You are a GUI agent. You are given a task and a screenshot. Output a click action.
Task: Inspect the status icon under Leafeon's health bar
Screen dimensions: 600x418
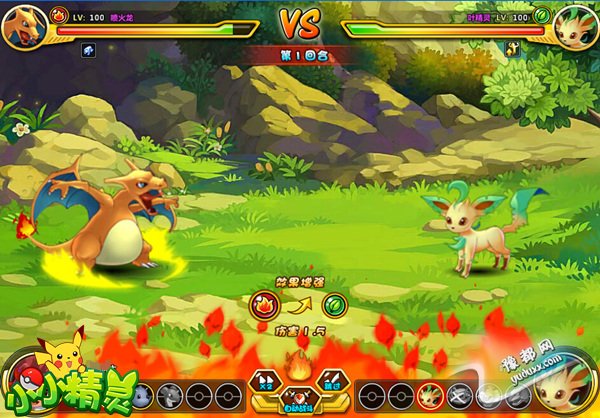point(511,48)
